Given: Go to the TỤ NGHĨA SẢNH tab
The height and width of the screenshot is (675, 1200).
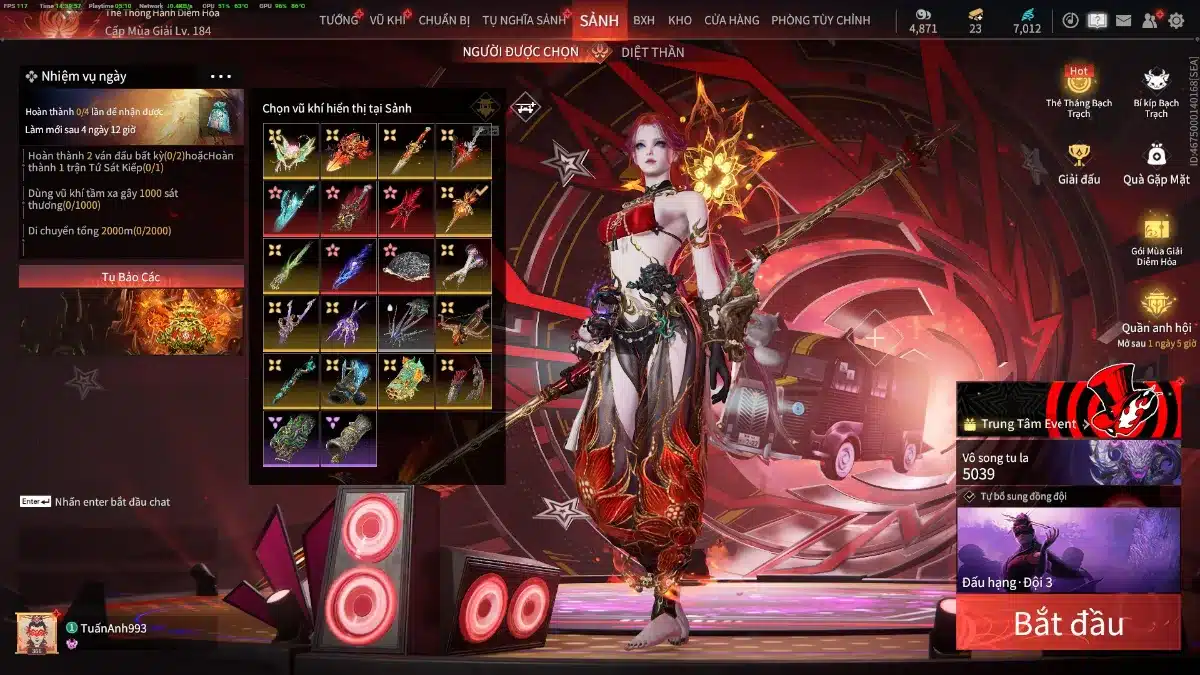Looking at the screenshot, I should coord(523,20).
